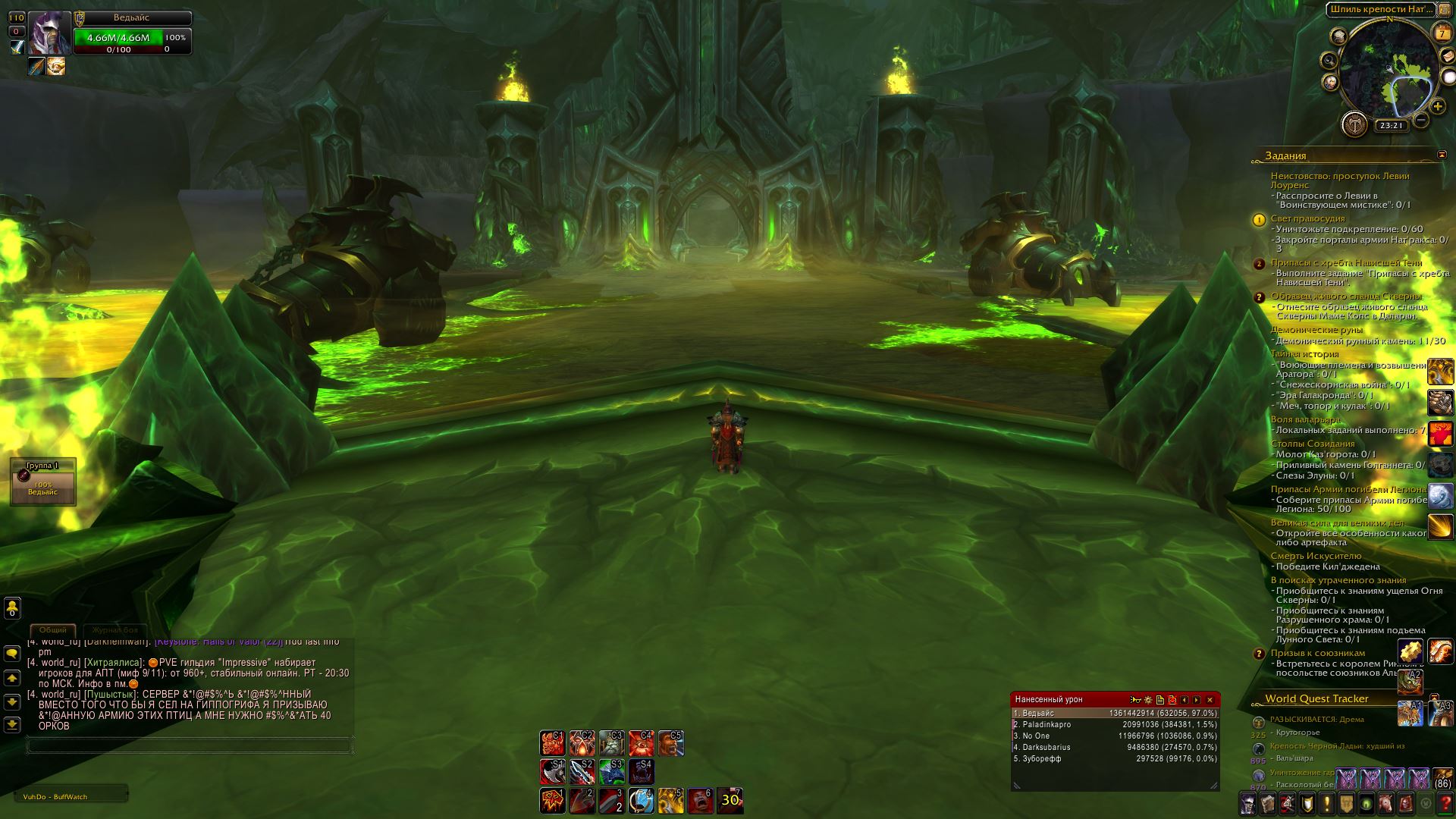1456x819 pixels.
Task: Select the Смерть Искусителю quest in tracker
Action: click(1316, 556)
